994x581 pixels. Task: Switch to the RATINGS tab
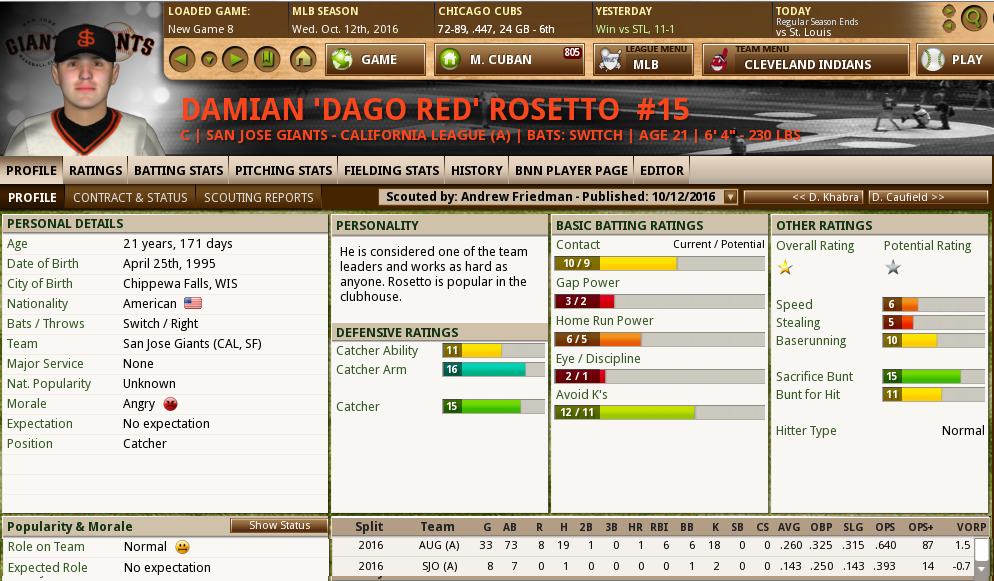point(96,170)
